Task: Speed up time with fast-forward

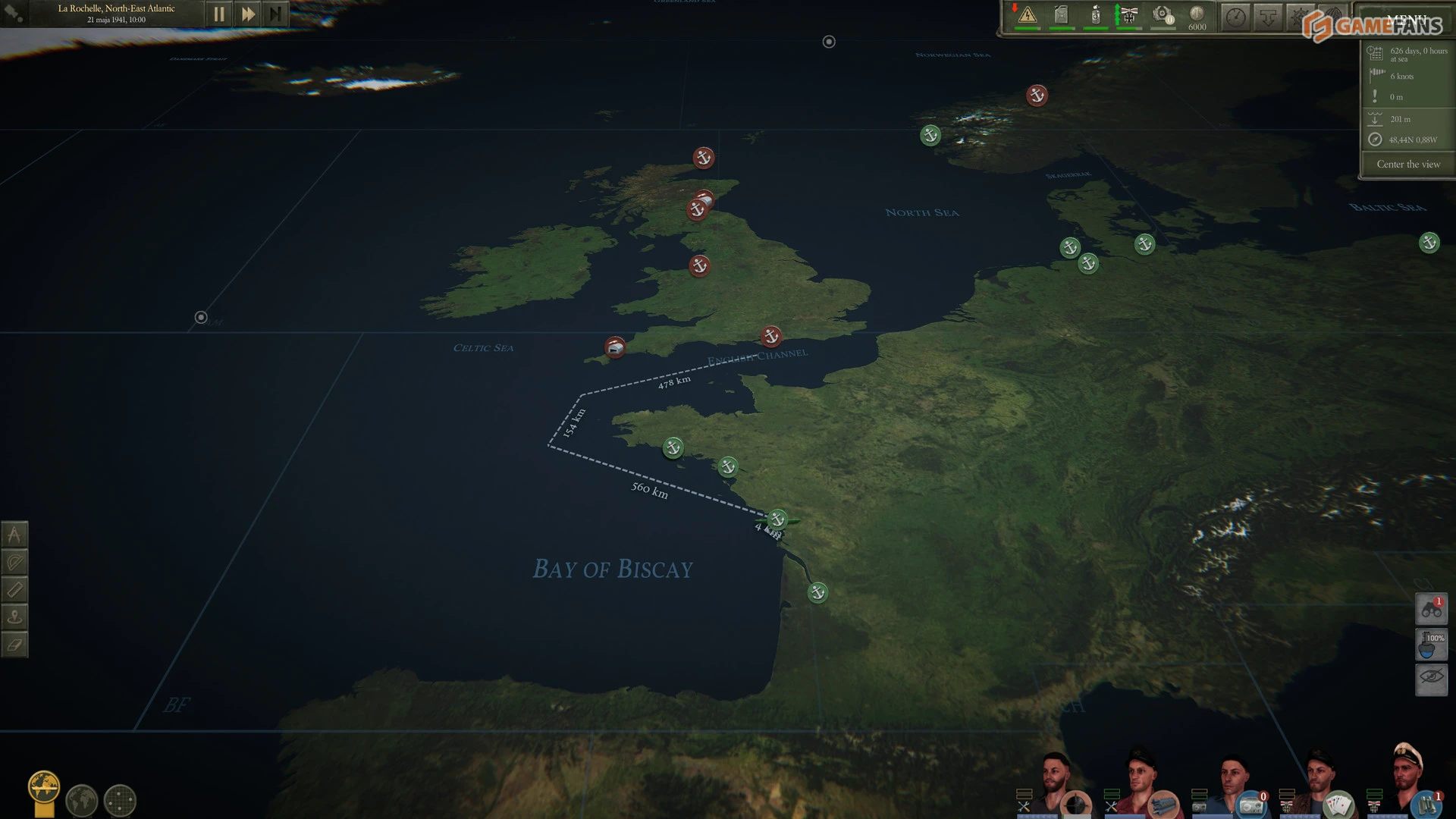Action: coord(247,14)
